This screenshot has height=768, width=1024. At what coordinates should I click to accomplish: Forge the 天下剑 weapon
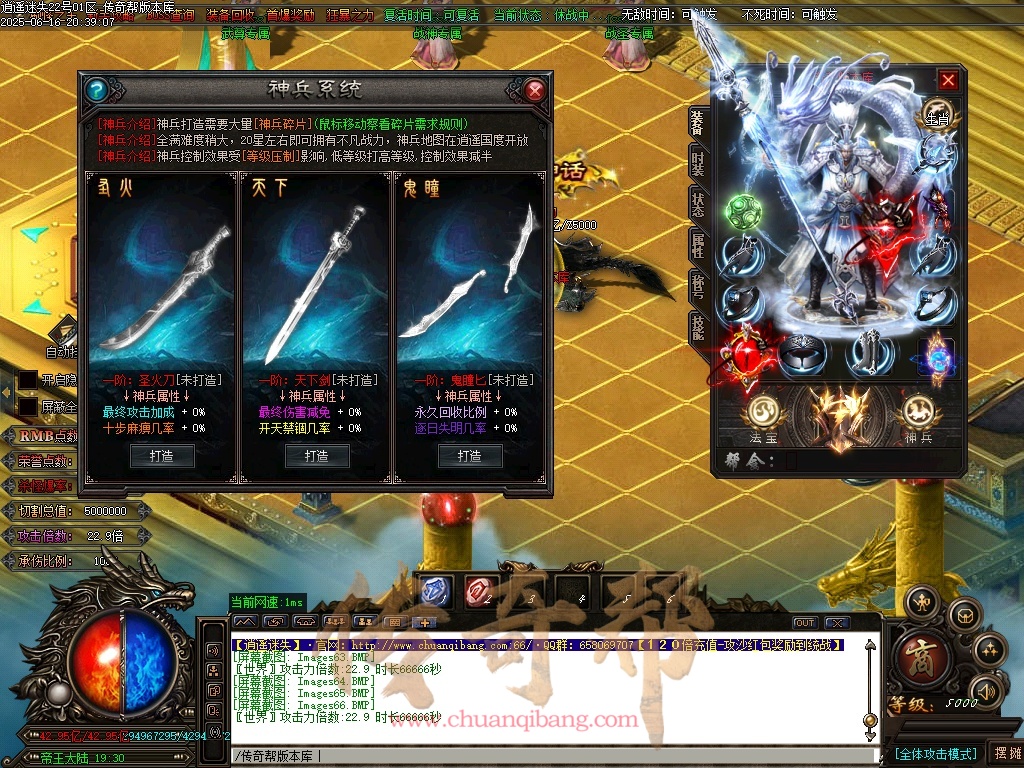pos(316,456)
